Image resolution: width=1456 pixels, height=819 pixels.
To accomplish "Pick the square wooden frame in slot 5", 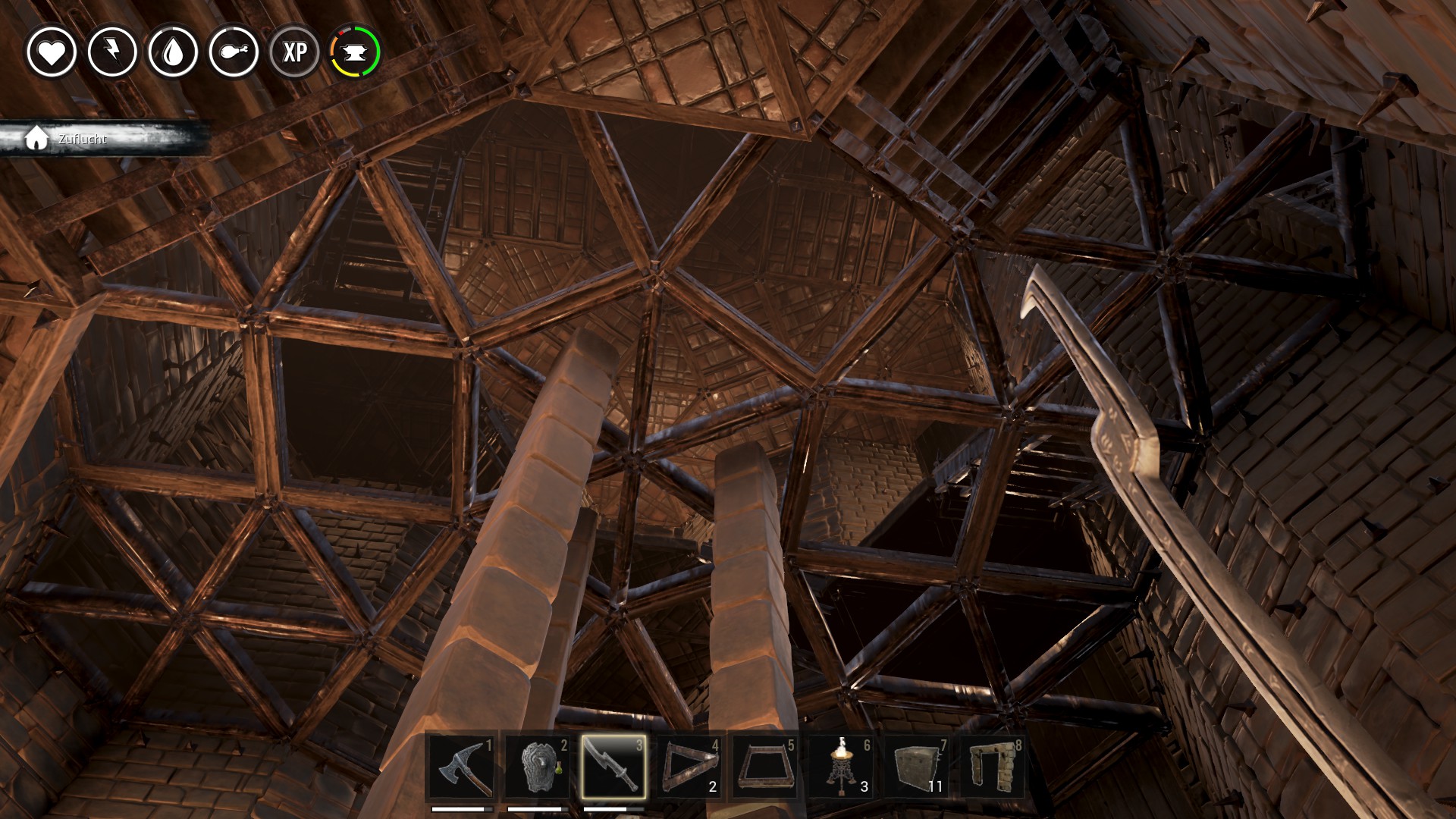I will click(765, 766).
